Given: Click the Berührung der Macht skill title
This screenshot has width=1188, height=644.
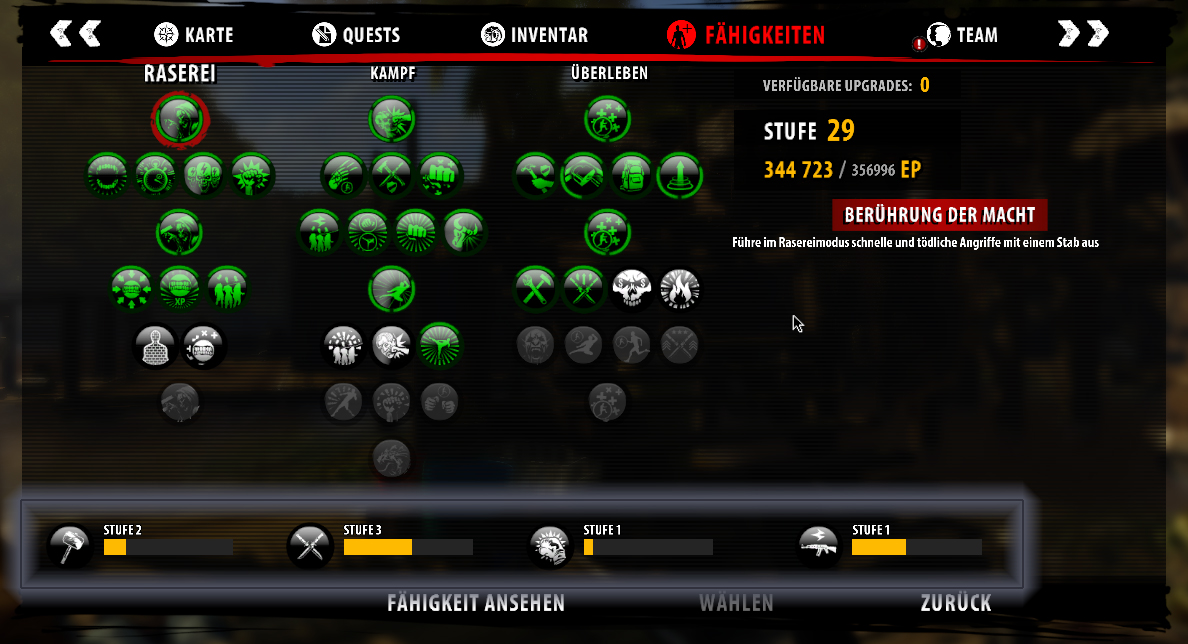Looking at the screenshot, I should tap(940, 215).
